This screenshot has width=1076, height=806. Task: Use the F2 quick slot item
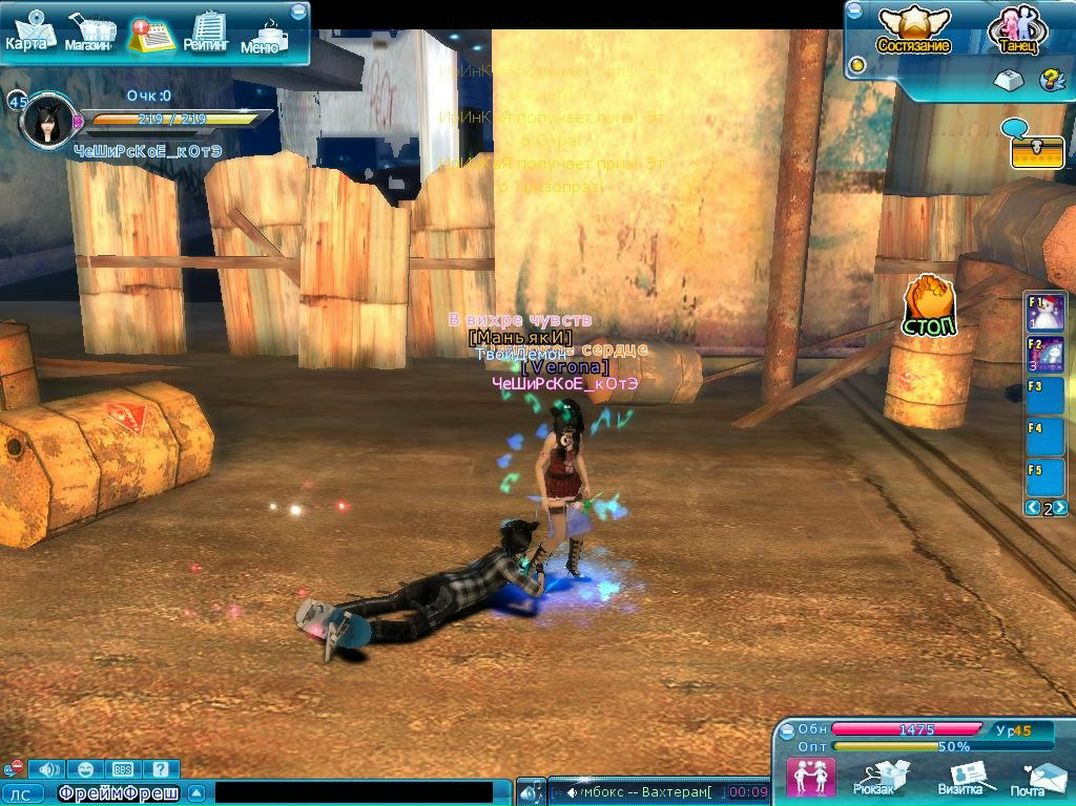click(1045, 354)
